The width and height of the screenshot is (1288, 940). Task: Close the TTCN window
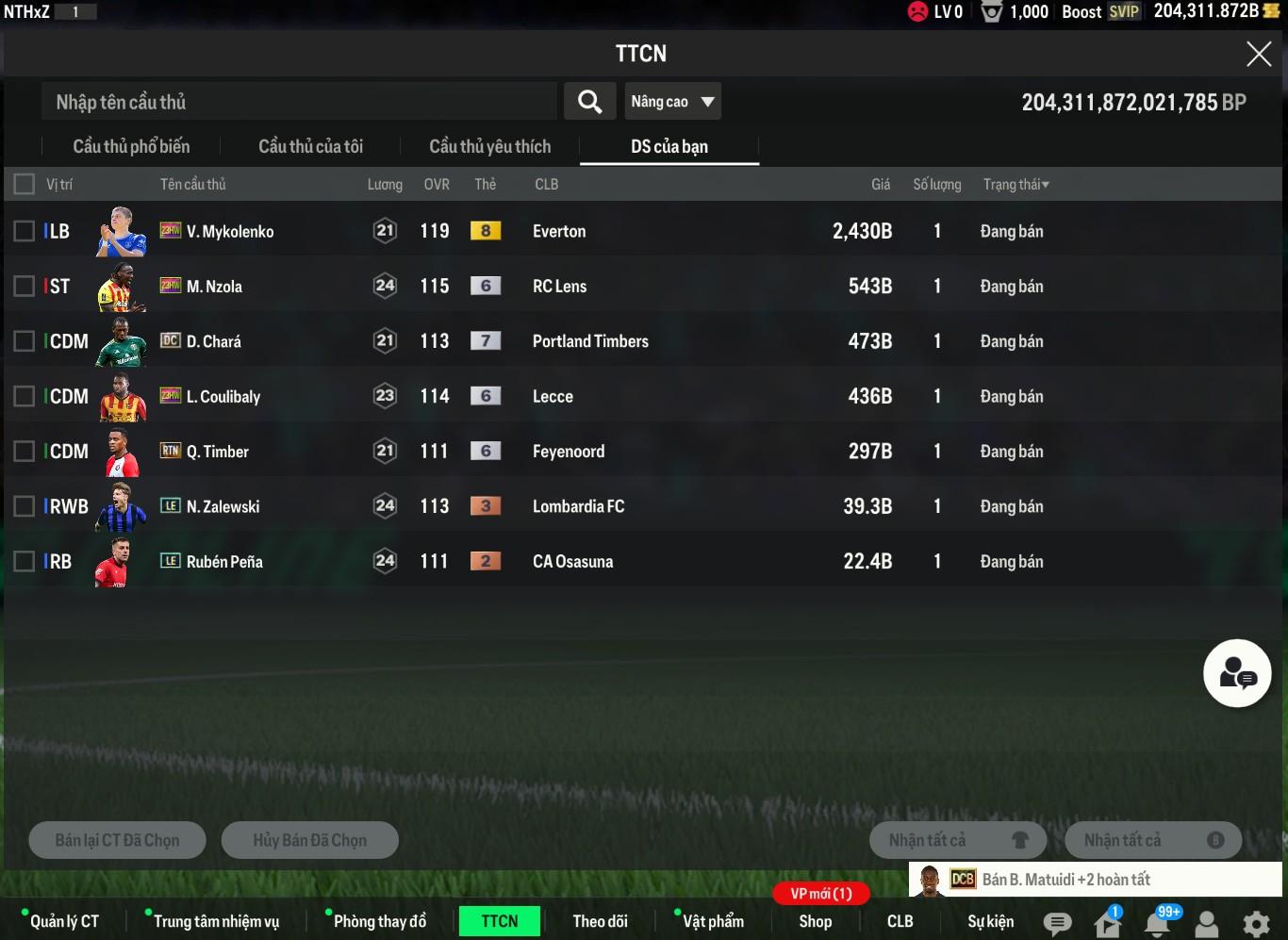tap(1259, 54)
